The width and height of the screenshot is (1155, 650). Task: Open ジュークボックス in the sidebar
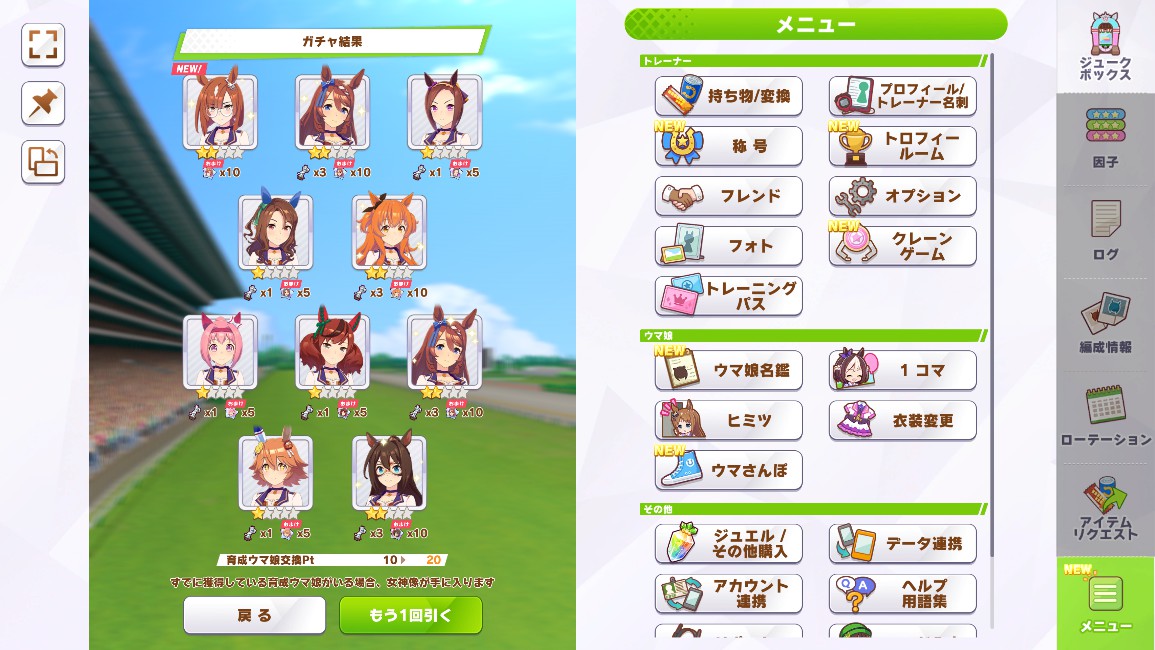(x=1105, y=48)
